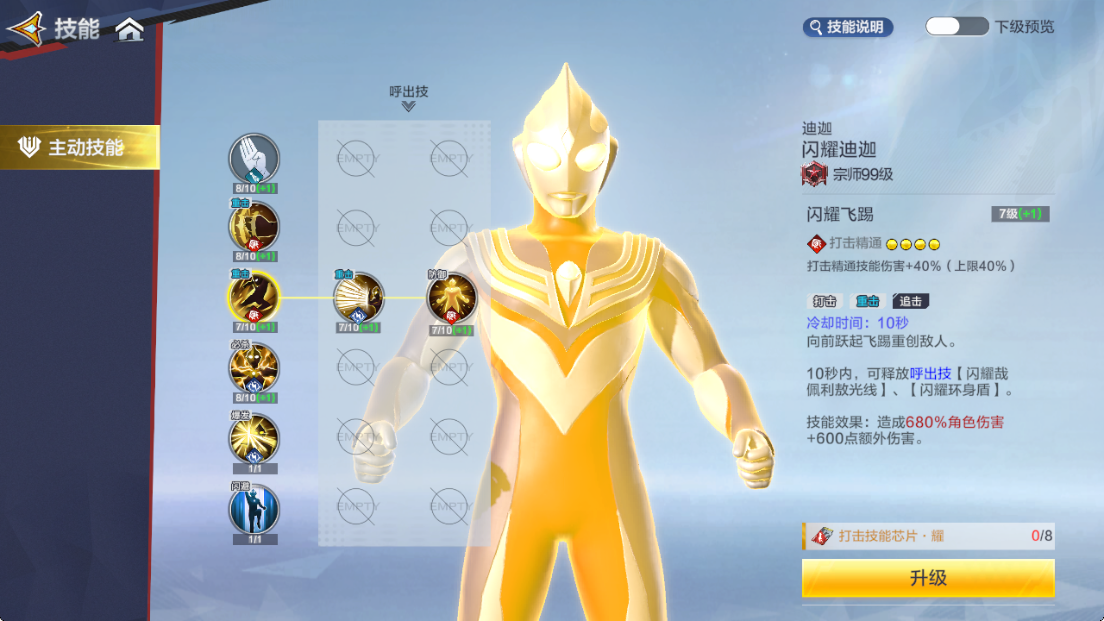Viewport: 1104px width, 621px height.
Task: Expand the 呼出技 column header arrow
Action: pos(408,106)
